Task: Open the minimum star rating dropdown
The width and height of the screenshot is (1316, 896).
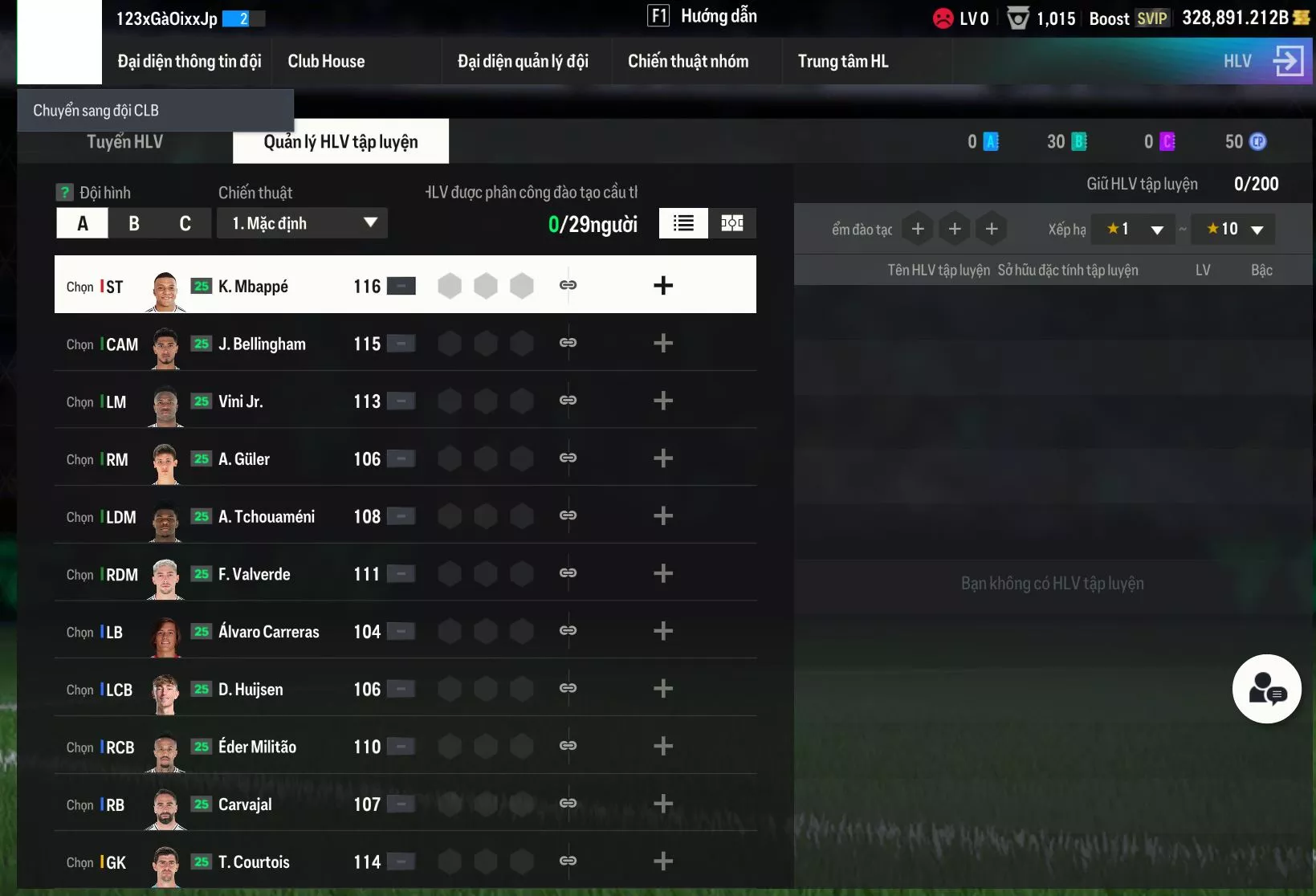Action: (x=1135, y=230)
